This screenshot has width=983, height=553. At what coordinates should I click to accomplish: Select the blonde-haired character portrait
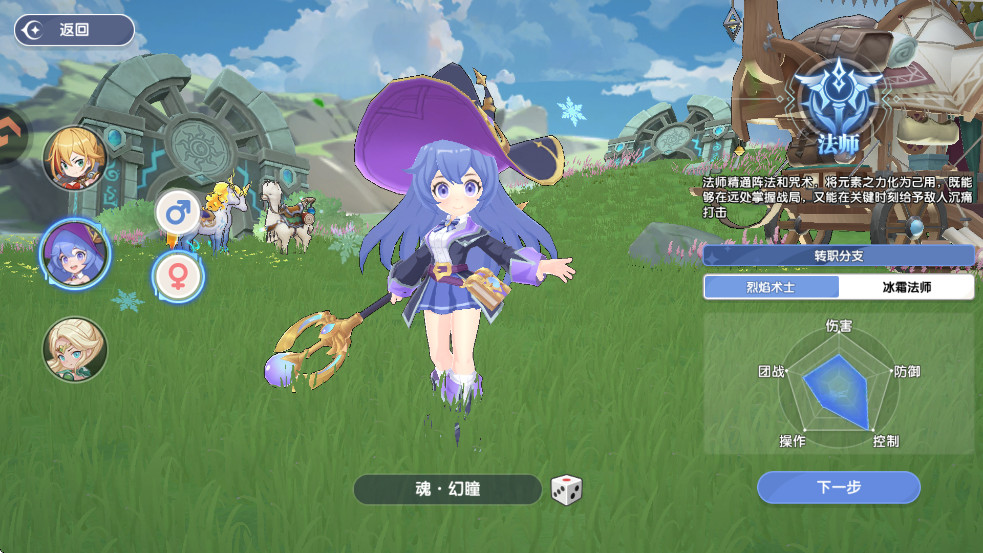[x=75, y=159]
